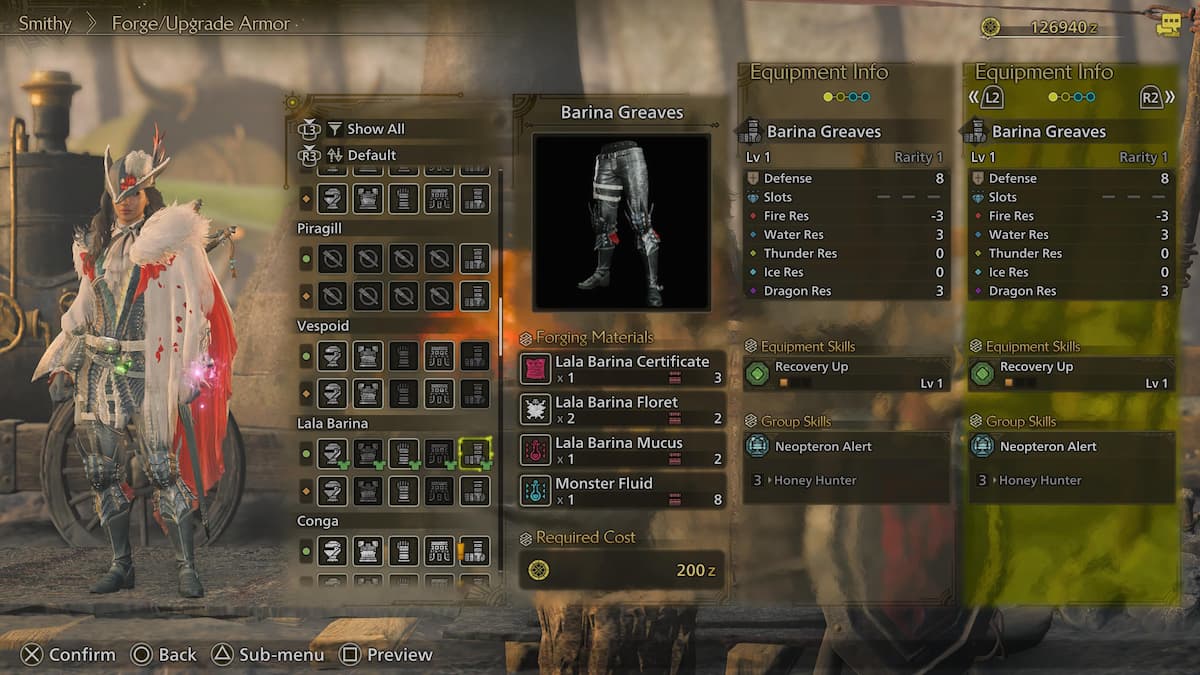Select the Conga helm slot
Screen dimensions: 1200x675
pos(333,551)
